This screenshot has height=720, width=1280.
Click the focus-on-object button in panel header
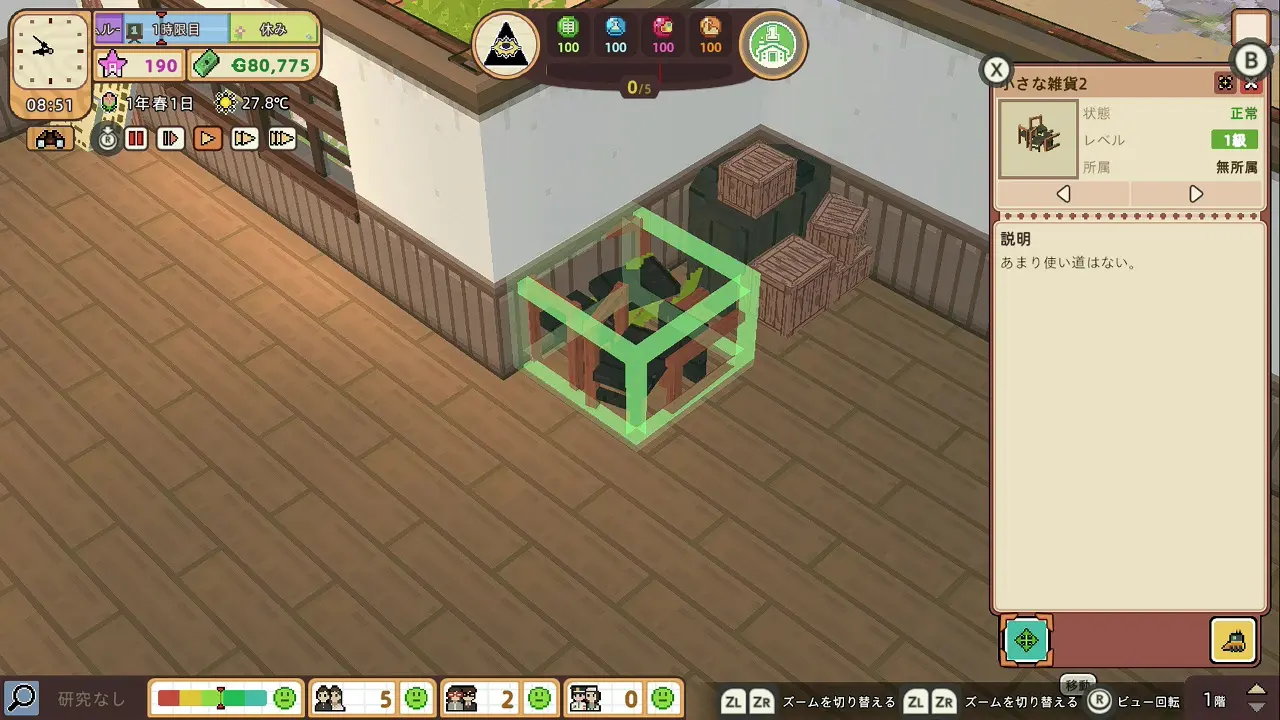tap(1225, 84)
